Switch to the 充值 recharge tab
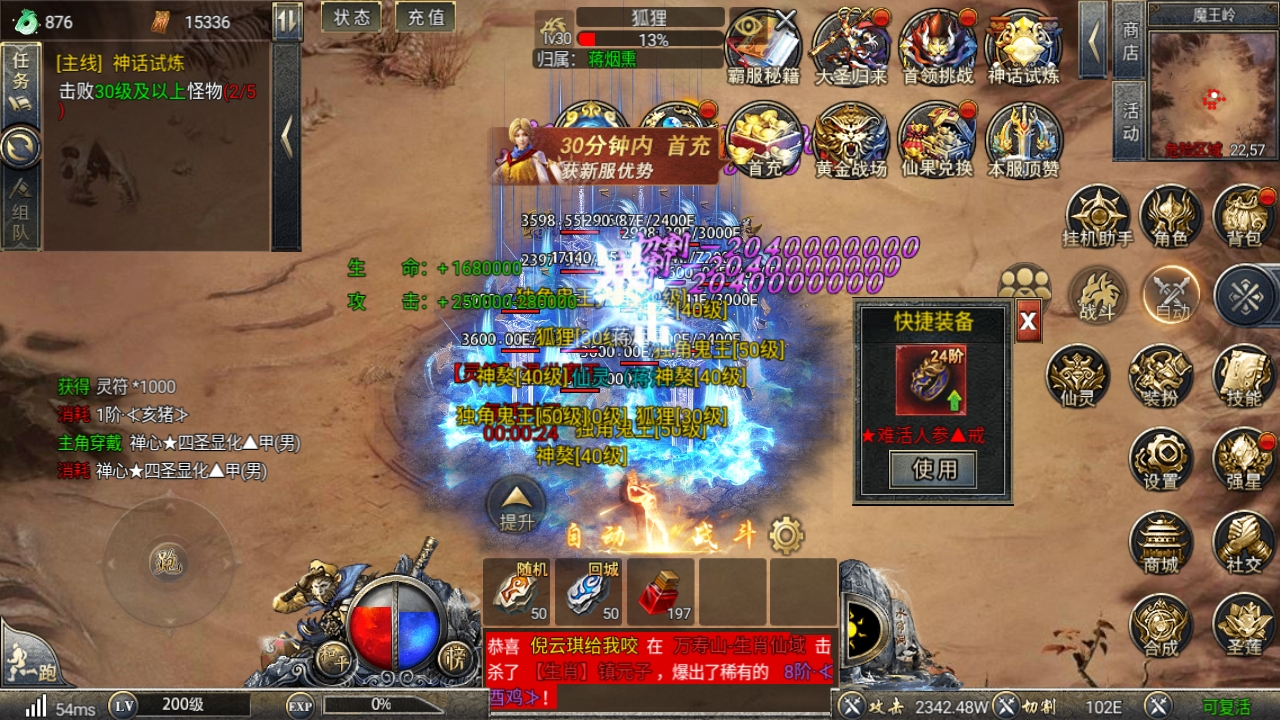This screenshot has width=1280, height=720. (426, 17)
